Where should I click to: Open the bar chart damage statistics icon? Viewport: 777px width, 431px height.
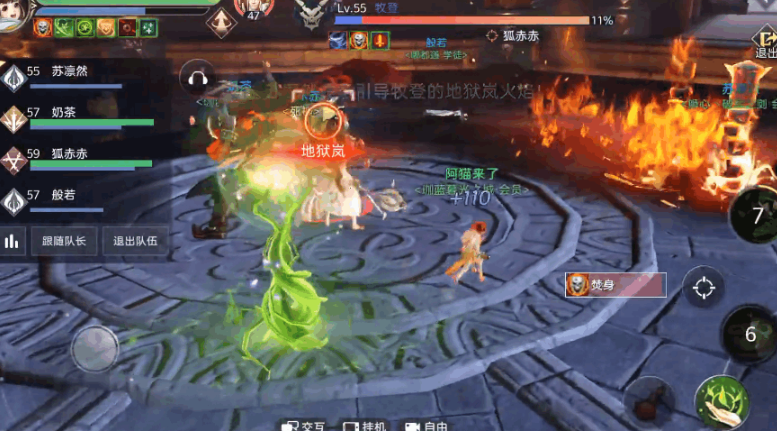13,241
